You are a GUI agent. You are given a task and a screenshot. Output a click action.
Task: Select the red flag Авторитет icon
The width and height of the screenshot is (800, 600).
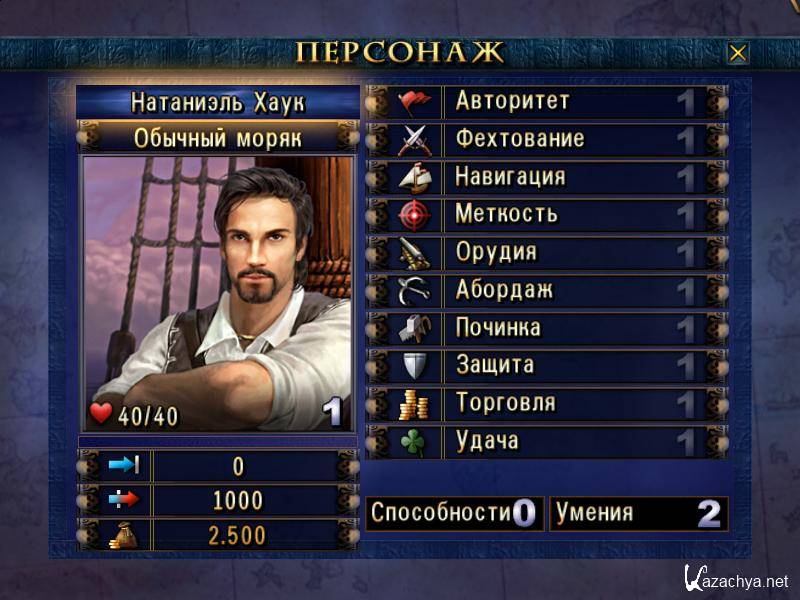413,101
